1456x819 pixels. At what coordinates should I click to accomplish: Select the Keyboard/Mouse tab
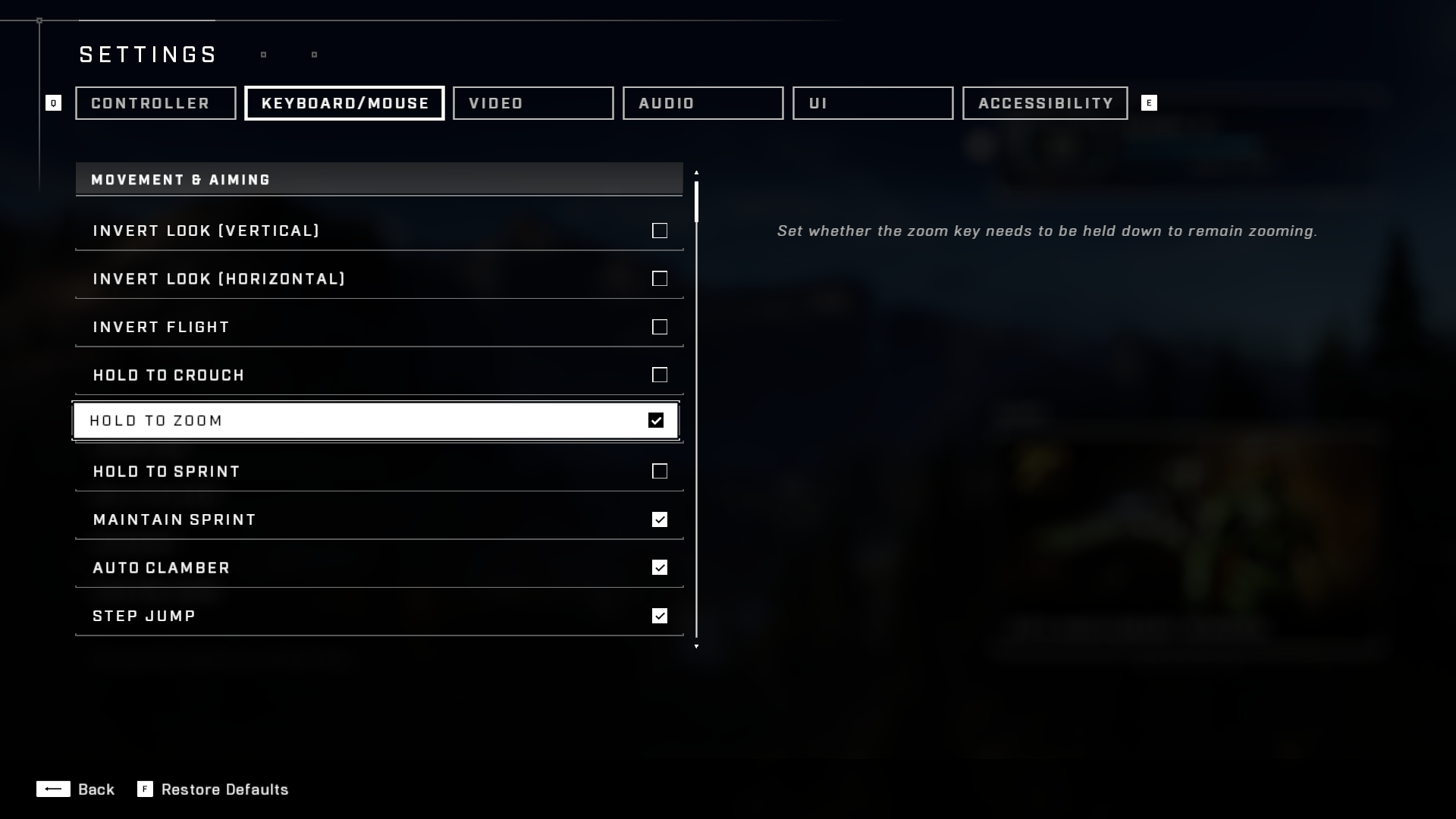point(344,103)
